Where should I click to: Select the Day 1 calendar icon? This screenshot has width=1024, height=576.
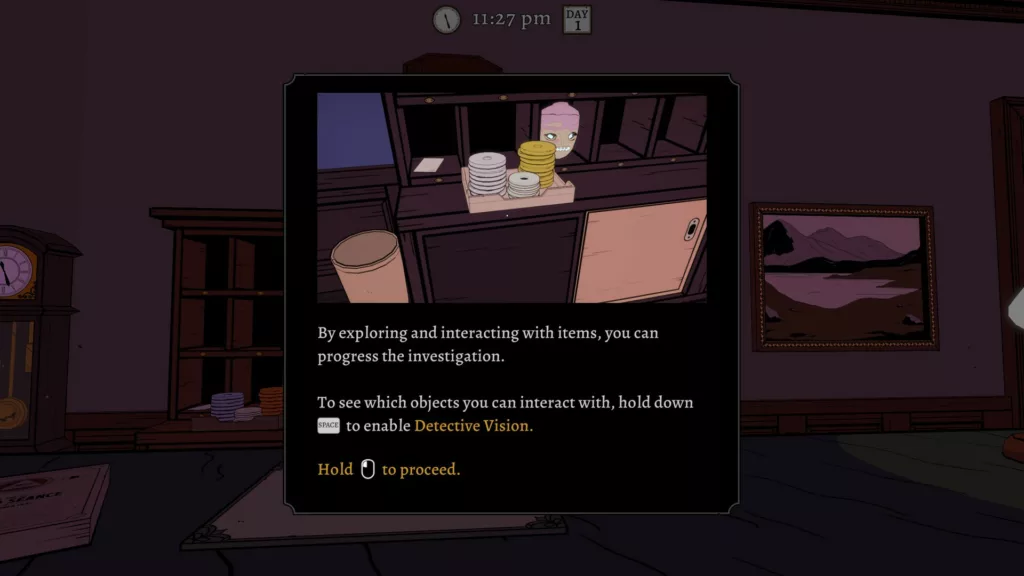(x=577, y=19)
